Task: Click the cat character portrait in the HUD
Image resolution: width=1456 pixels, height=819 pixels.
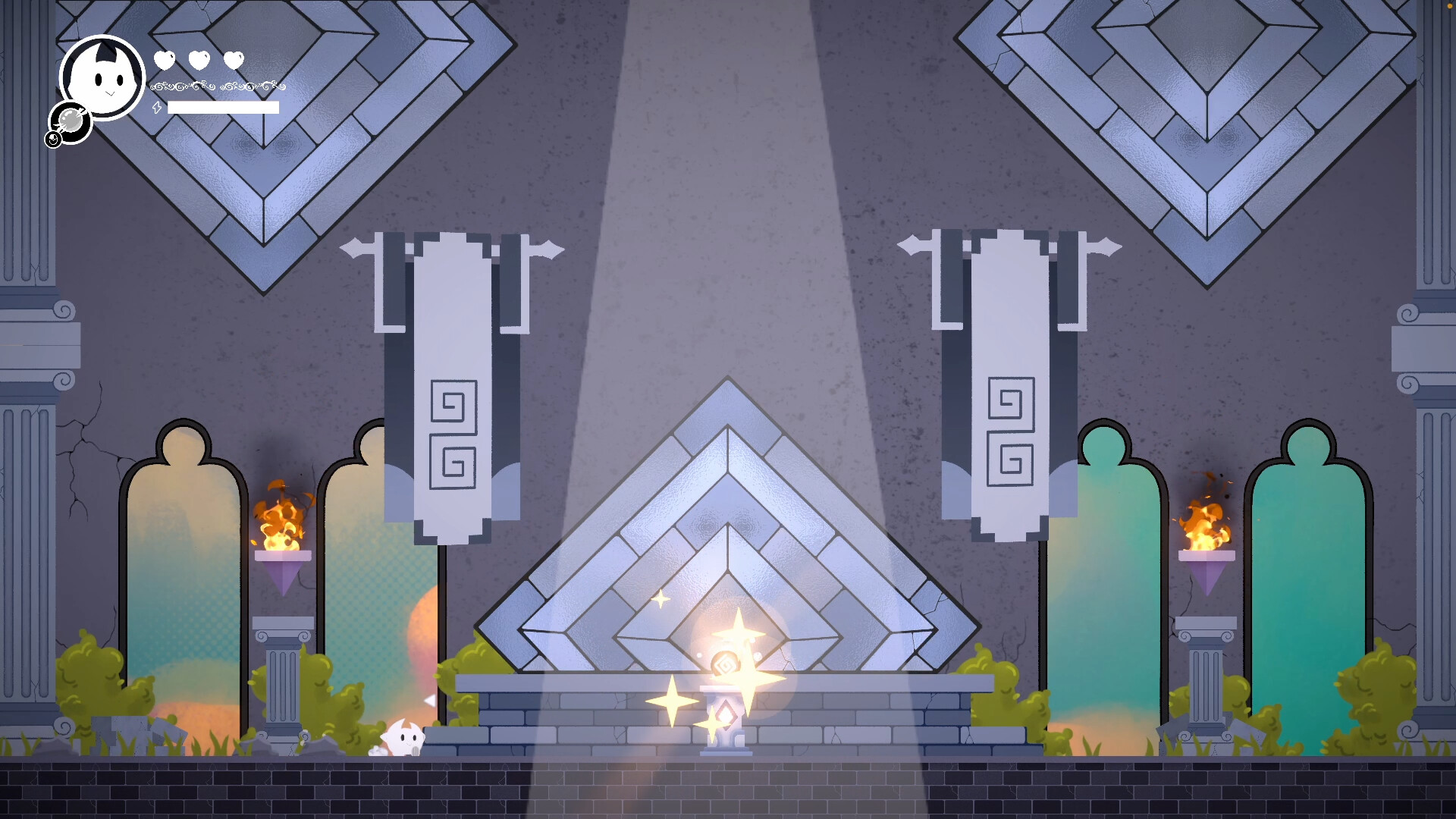Action: [102, 76]
